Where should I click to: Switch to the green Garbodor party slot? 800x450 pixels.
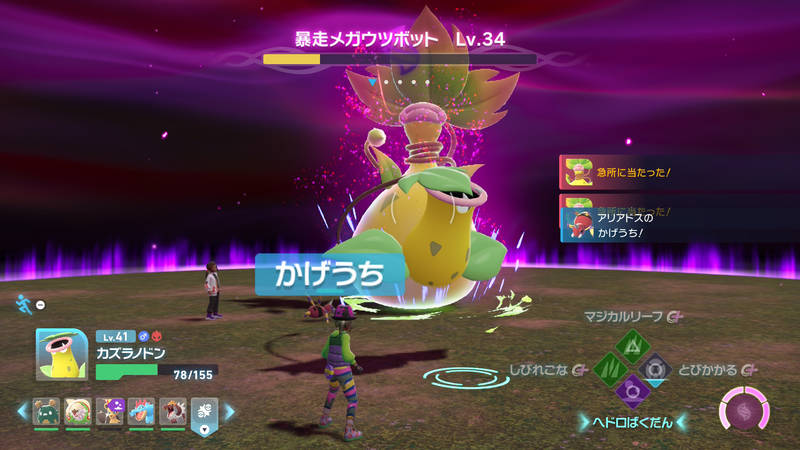click(x=47, y=411)
